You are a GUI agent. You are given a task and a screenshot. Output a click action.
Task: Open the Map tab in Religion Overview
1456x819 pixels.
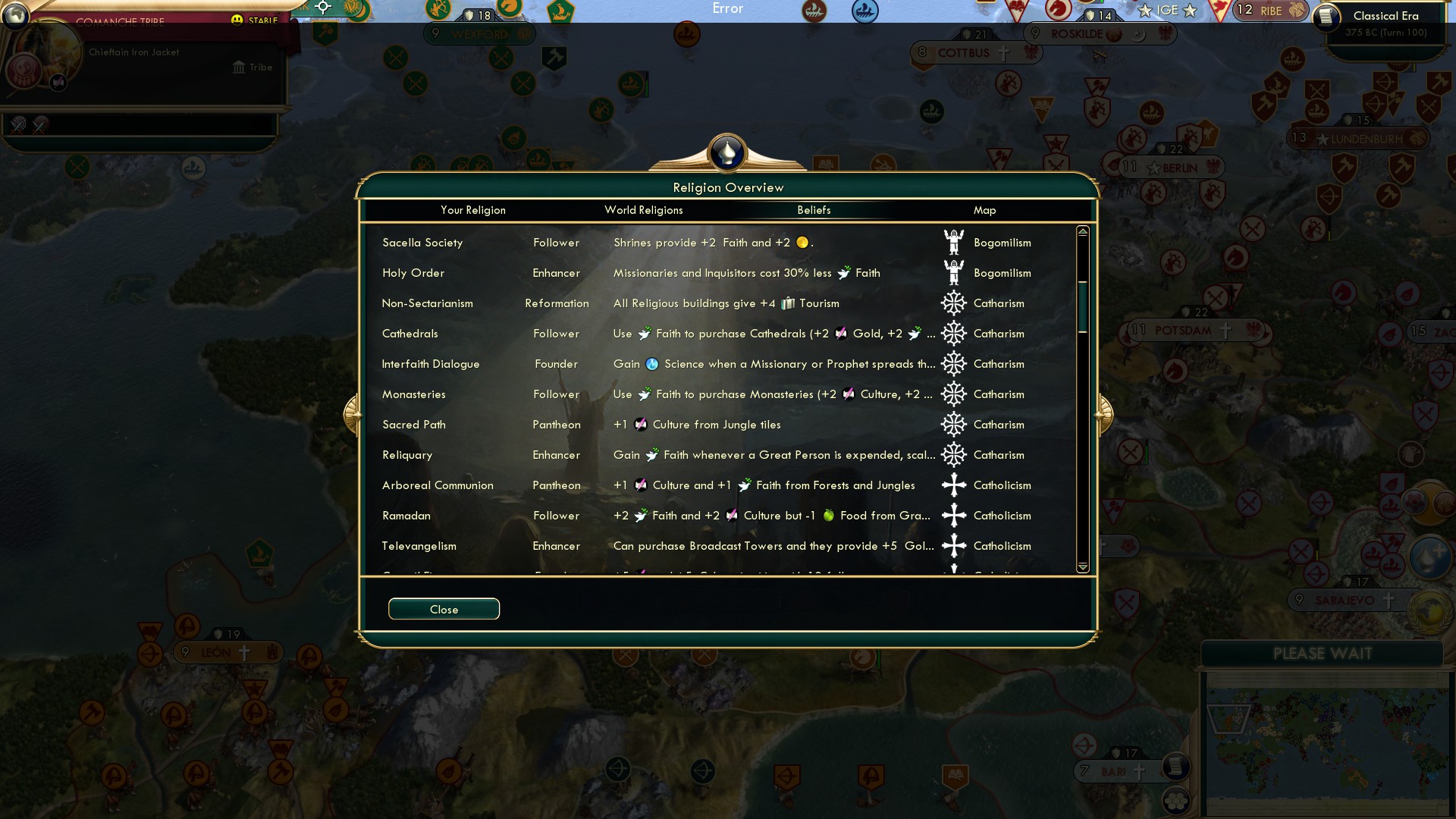click(x=984, y=210)
